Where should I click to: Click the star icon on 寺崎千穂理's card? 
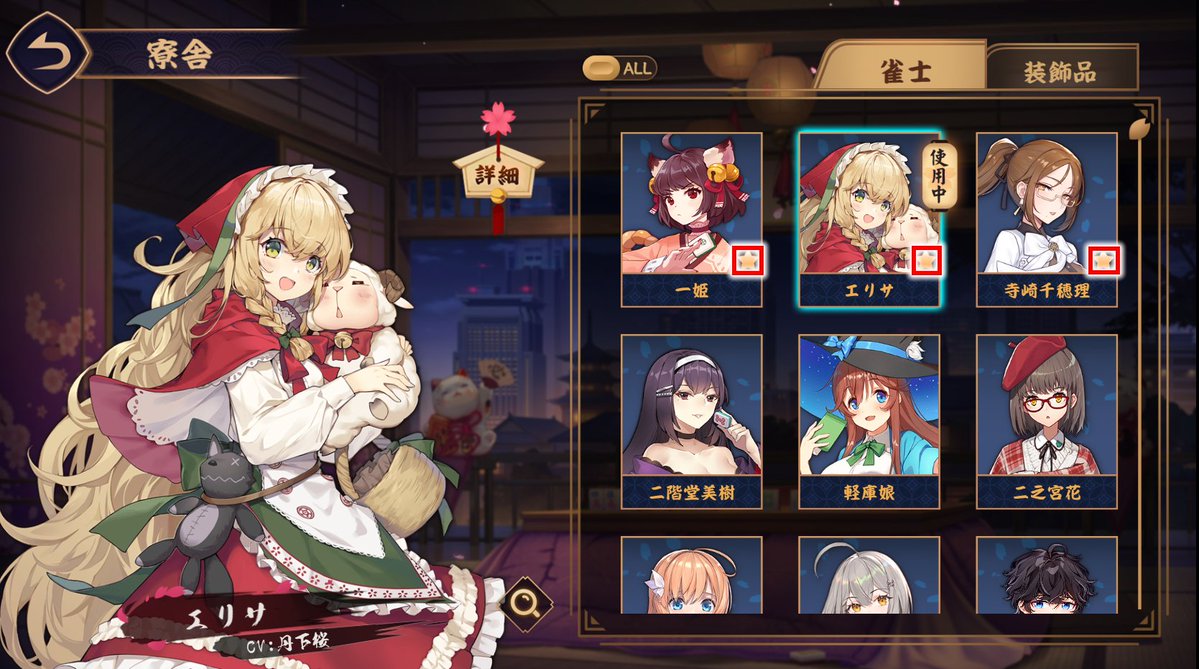(1103, 261)
